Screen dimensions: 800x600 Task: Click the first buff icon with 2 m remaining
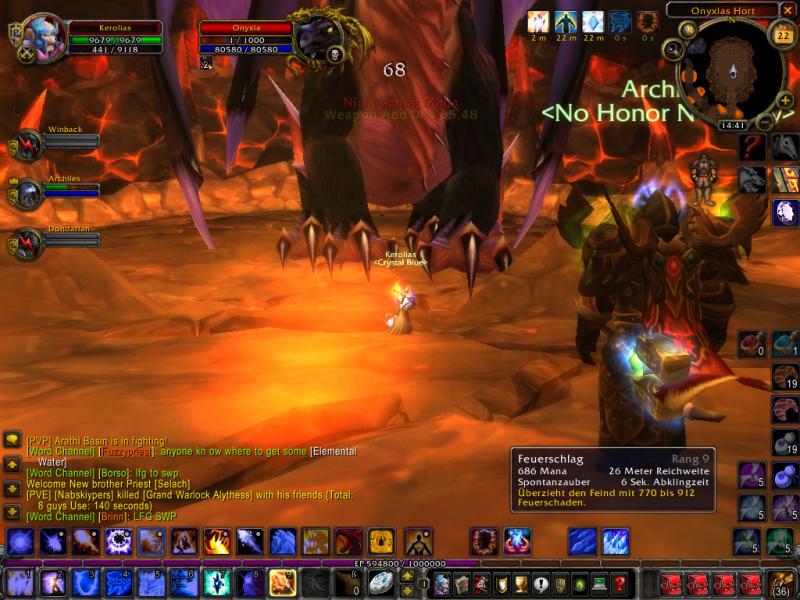pyautogui.click(x=538, y=22)
